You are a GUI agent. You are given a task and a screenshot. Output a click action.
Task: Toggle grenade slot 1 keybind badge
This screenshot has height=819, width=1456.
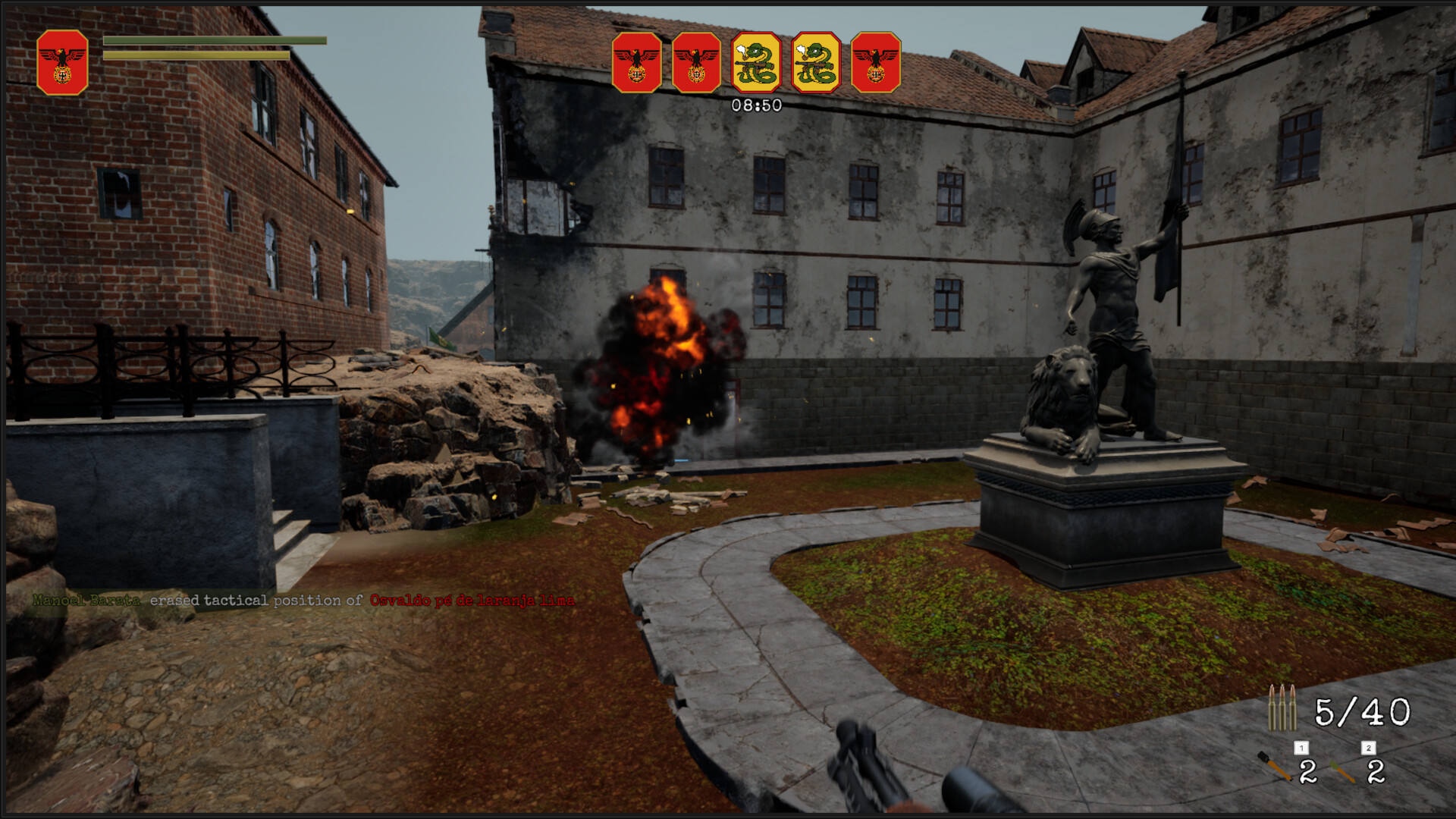pos(1301,748)
